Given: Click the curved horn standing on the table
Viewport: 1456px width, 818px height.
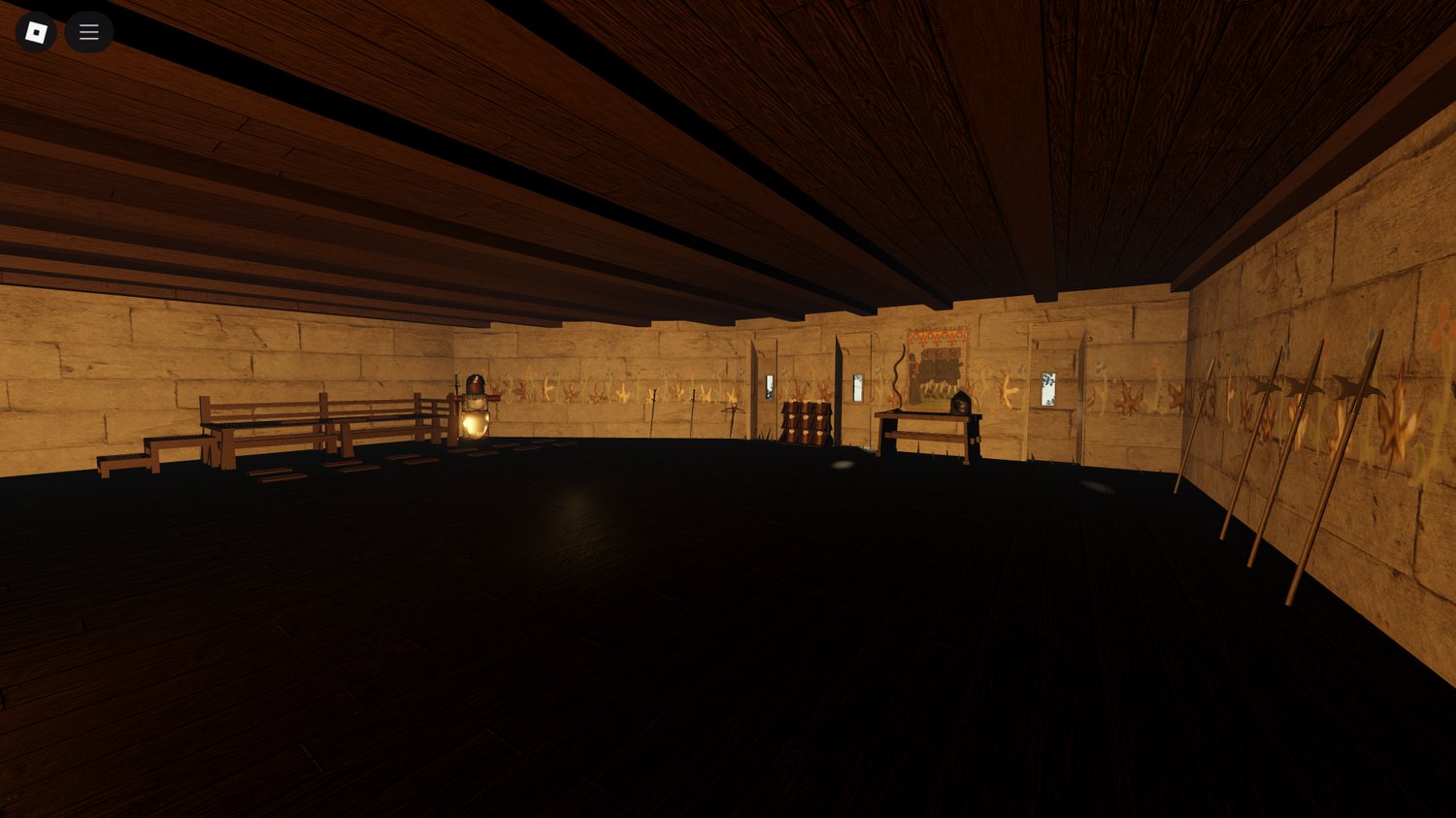Looking at the screenshot, I should [x=900, y=377].
